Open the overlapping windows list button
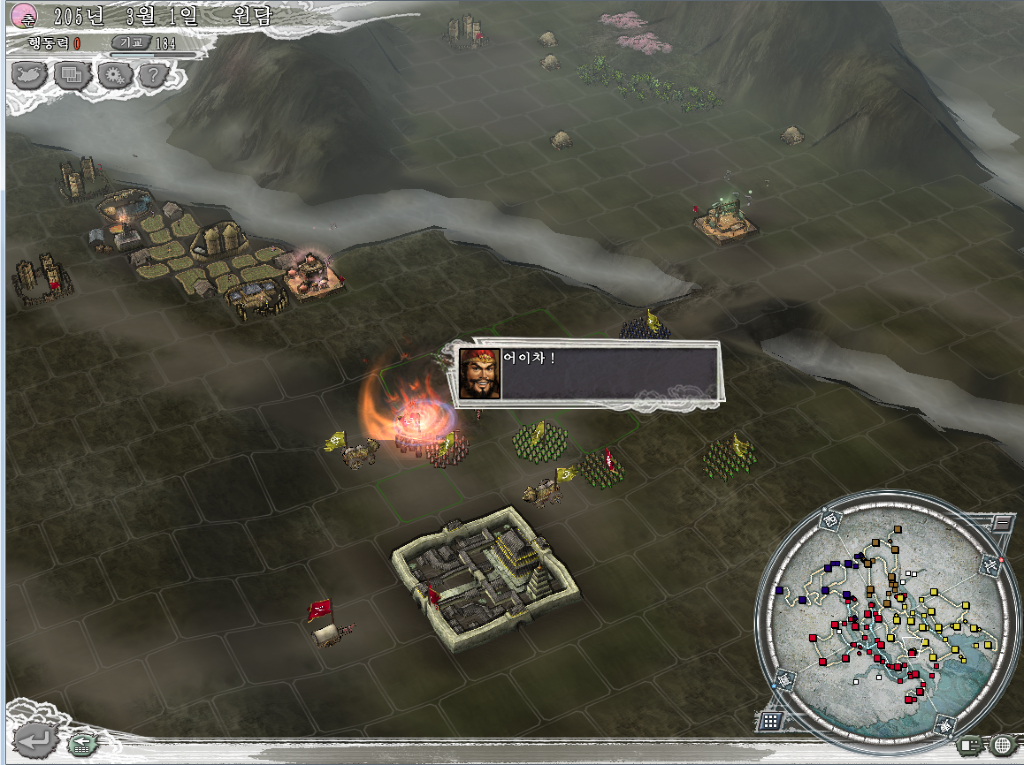Viewport: 1024px width, 765px height. coord(73,75)
